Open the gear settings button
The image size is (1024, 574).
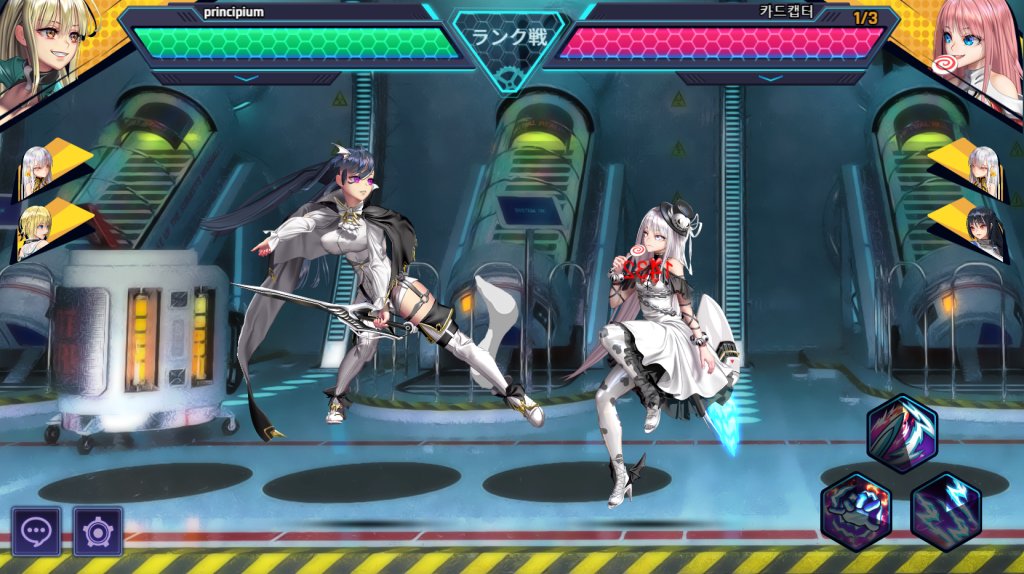point(98,531)
